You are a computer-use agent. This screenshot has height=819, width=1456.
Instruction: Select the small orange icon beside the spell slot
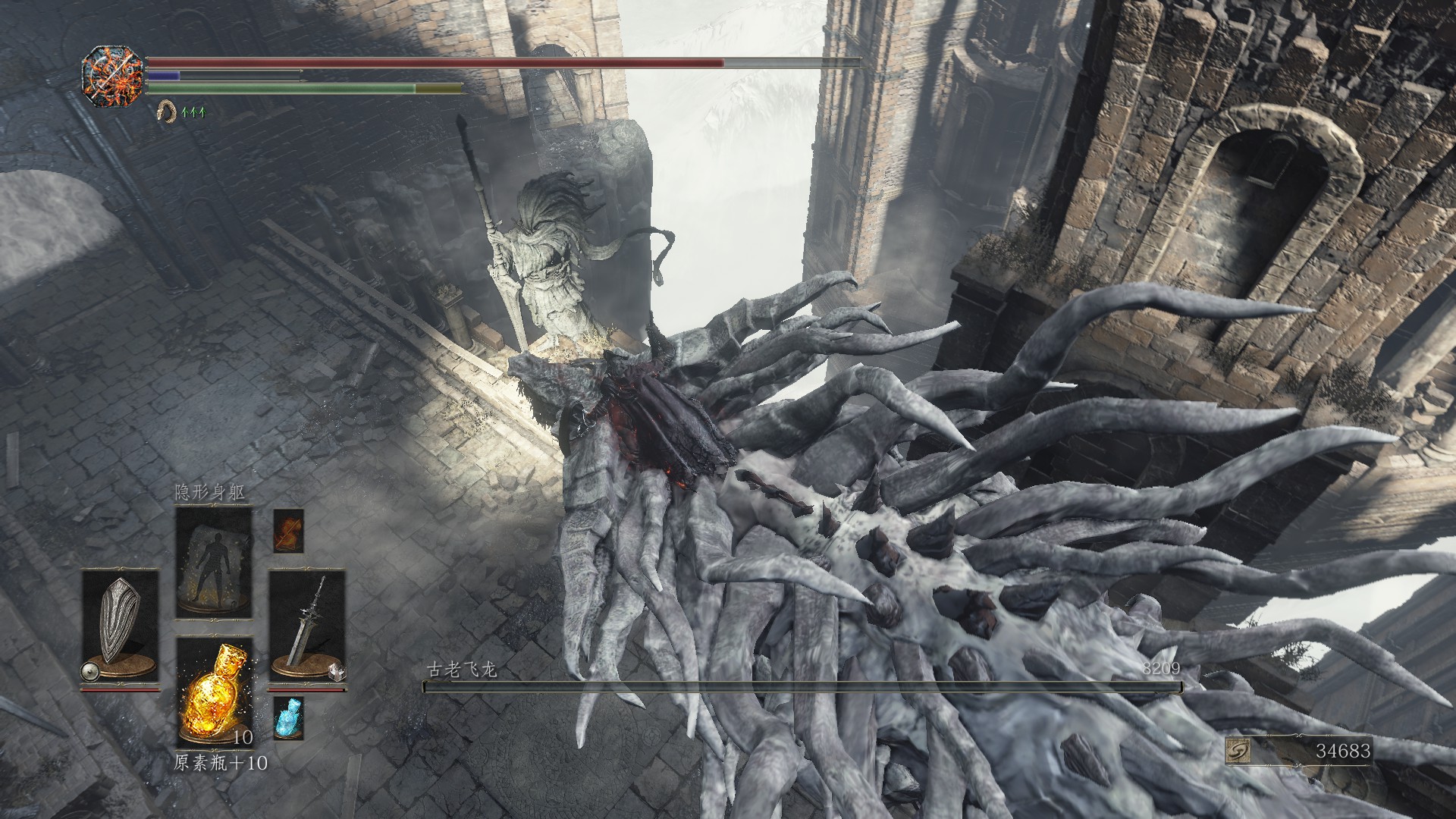(288, 530)
